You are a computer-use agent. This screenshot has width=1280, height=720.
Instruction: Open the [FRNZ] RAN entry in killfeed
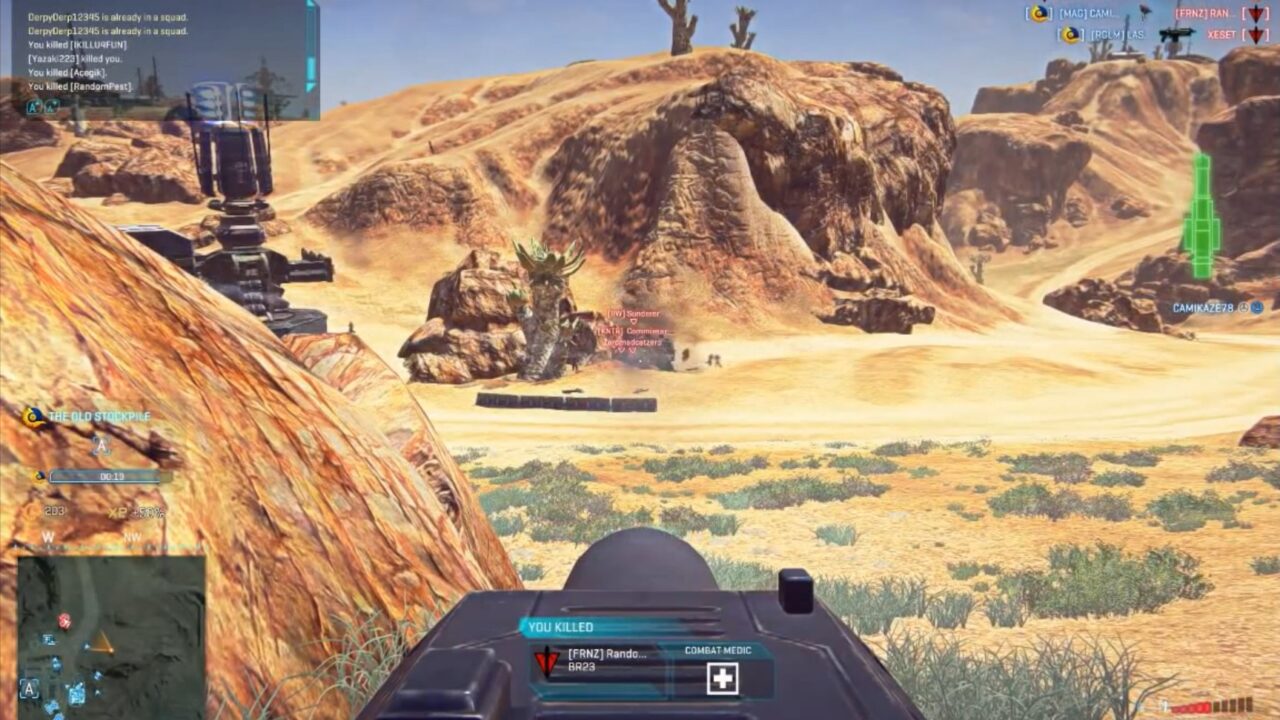(x=1201, y=11)
